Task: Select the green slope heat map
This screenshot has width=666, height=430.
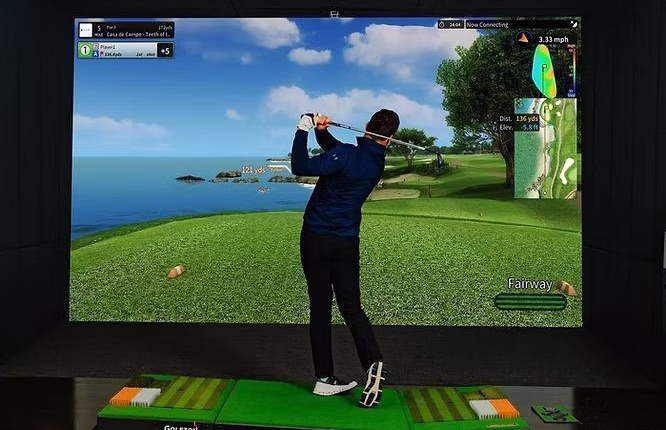Action: click(545, 71)
